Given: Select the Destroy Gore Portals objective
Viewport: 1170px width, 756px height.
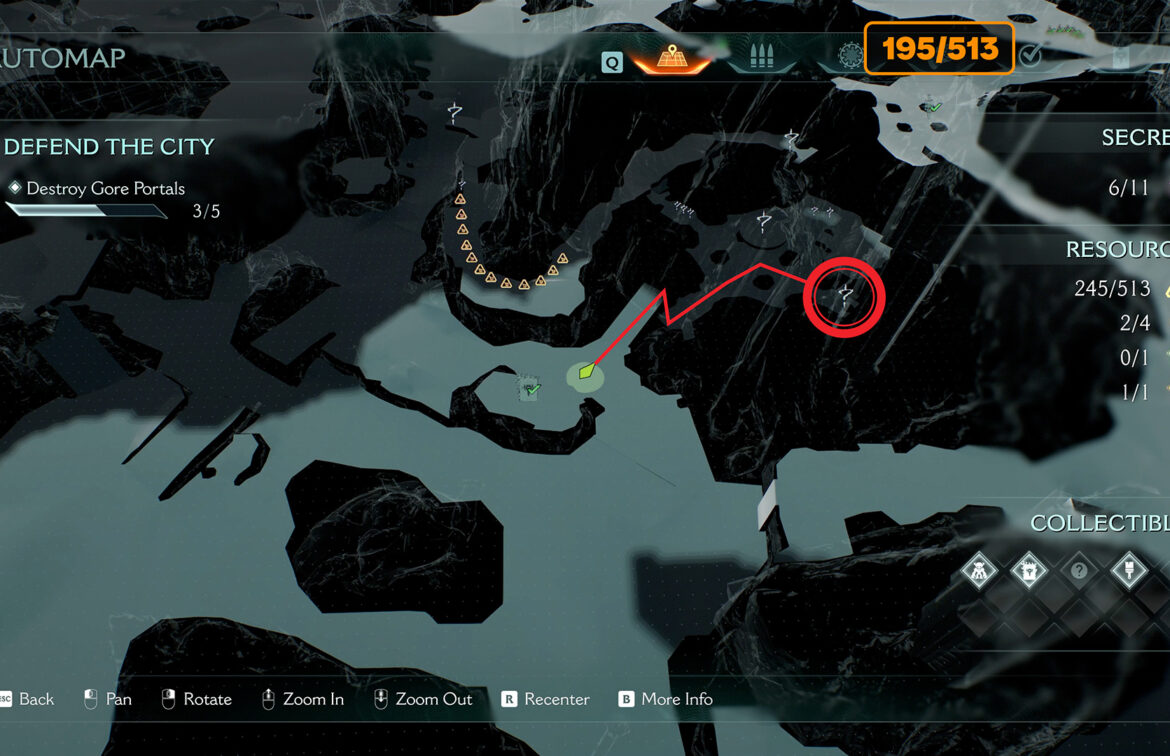Looking at the screenshot, I should tap(105, 188).
